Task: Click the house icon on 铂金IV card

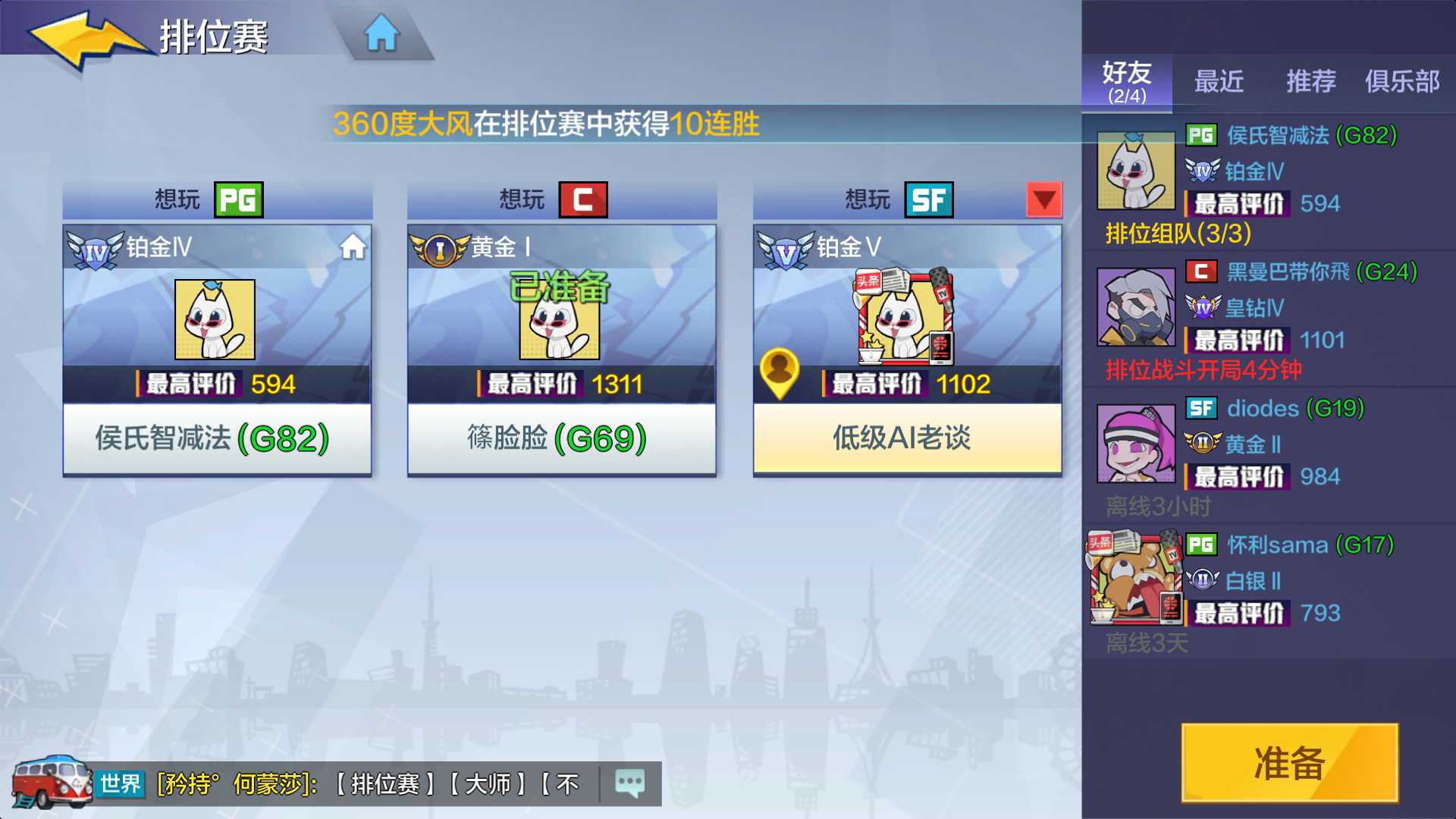Action: (353, 247)
